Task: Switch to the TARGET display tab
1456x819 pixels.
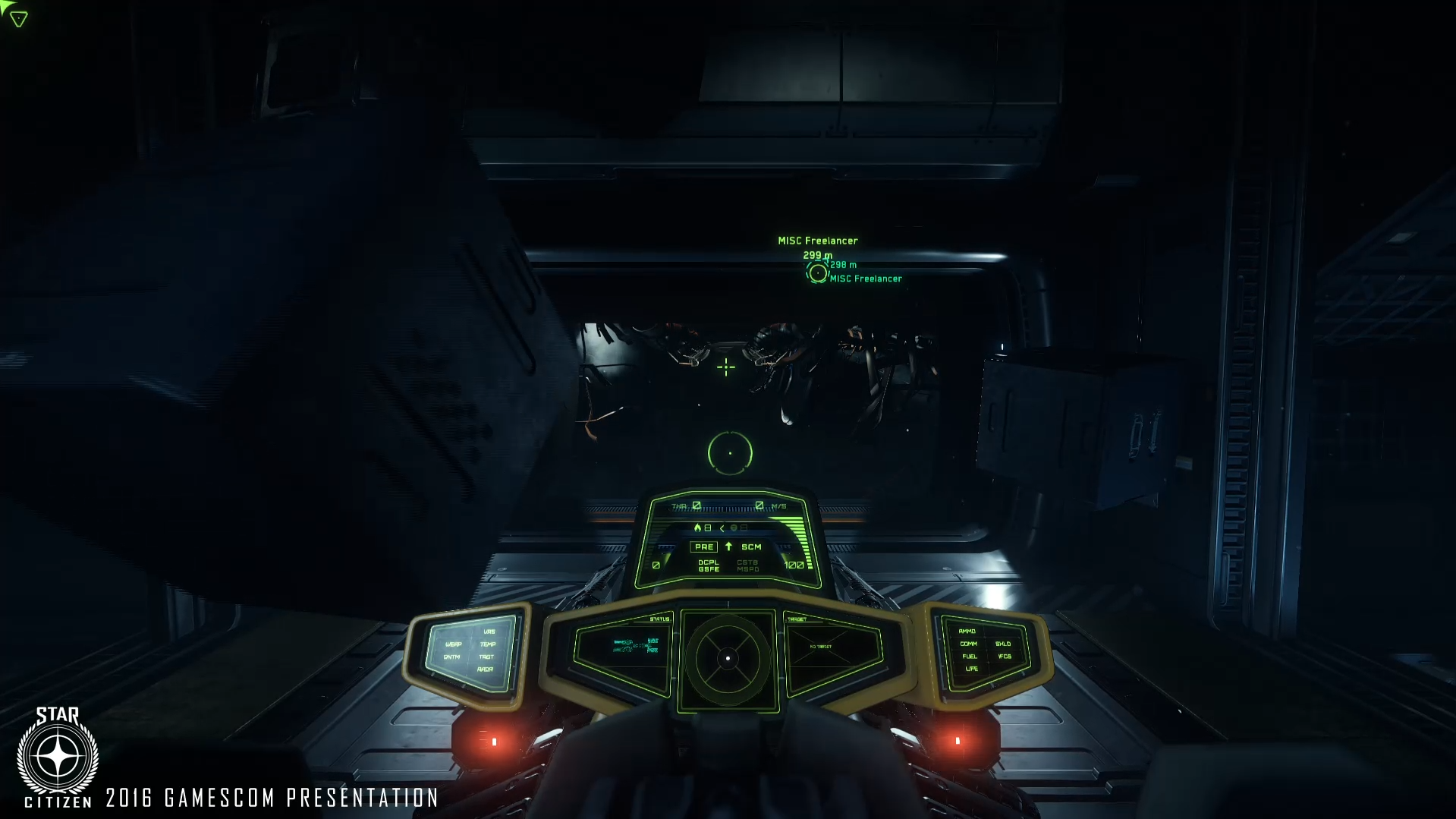Action: (x=798, y=619)
